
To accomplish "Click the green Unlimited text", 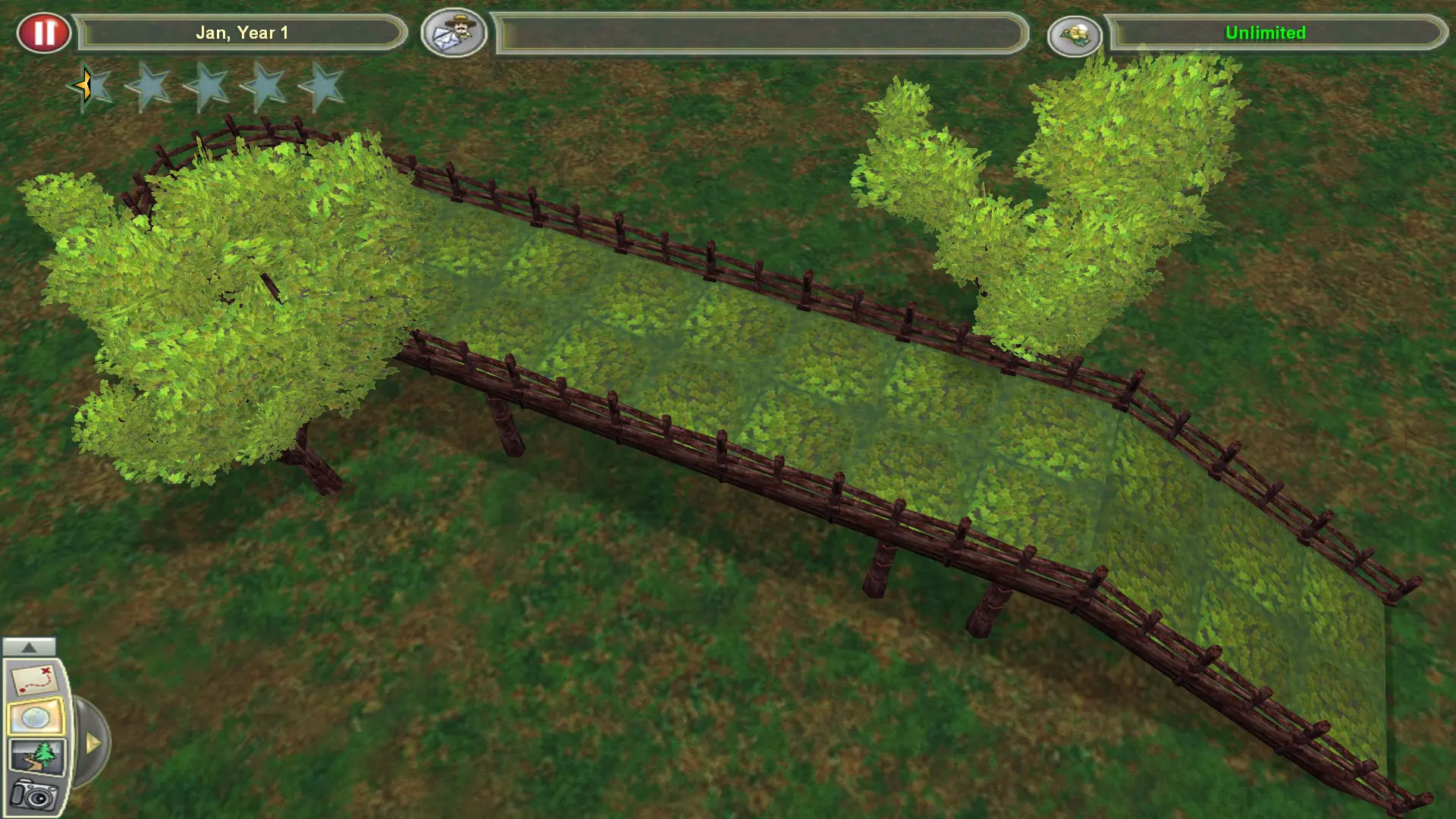I will click(x=1266, y=33).
